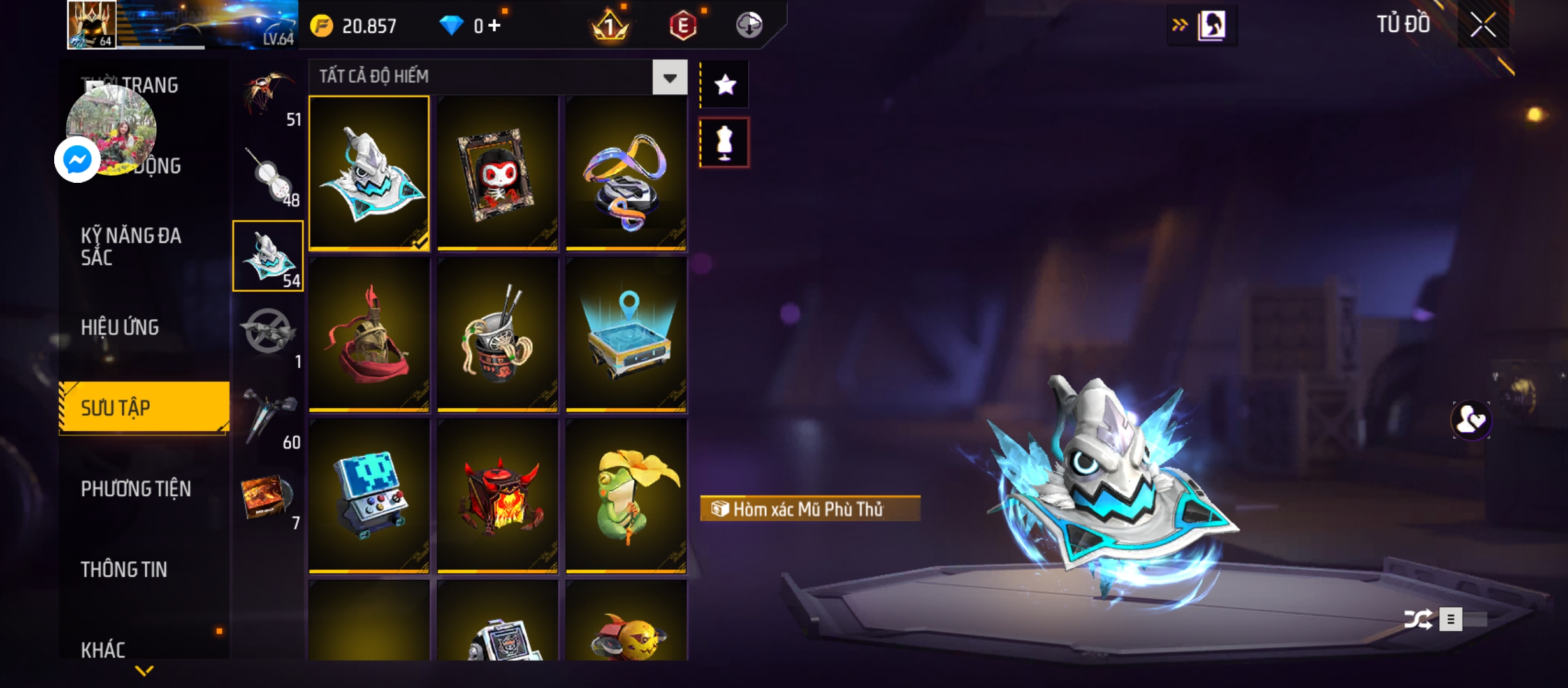Select the spartan helmet with red scarf
The height and width of the screenshot is (688, 1568).
pyautogui.click(x=369, y=334)
